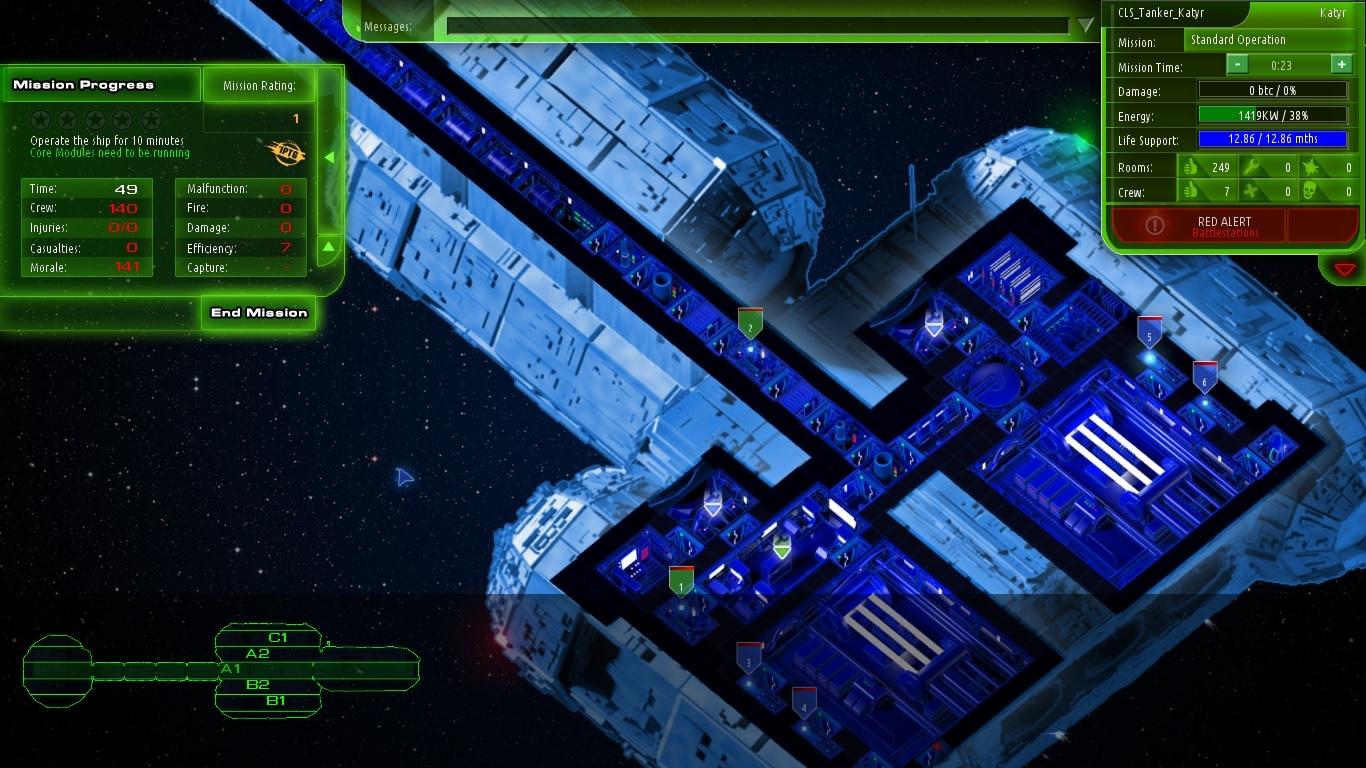The image size is (1366, 768).
Task: Click the exclamation icon on the Red Alert bar
Action: tap(1157, 225)
